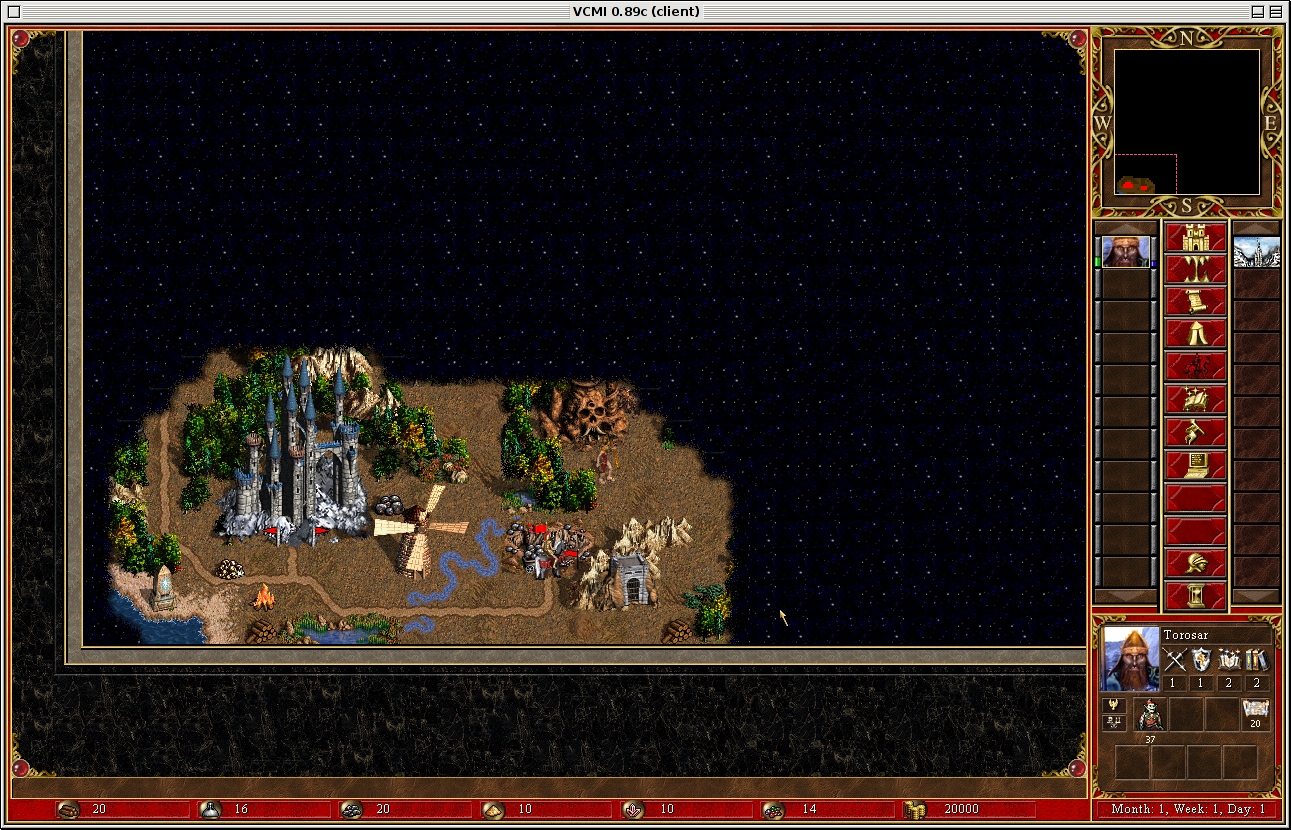Select Torosar's portrait in the hero list
Screen dimensions: 1291x830
coord(1126,252)
